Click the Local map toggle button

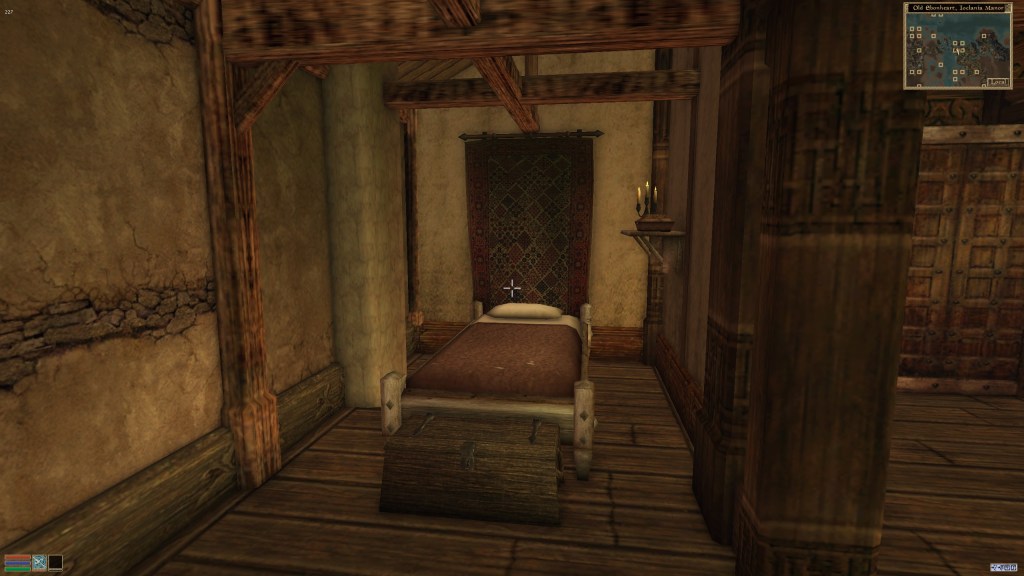996,82
